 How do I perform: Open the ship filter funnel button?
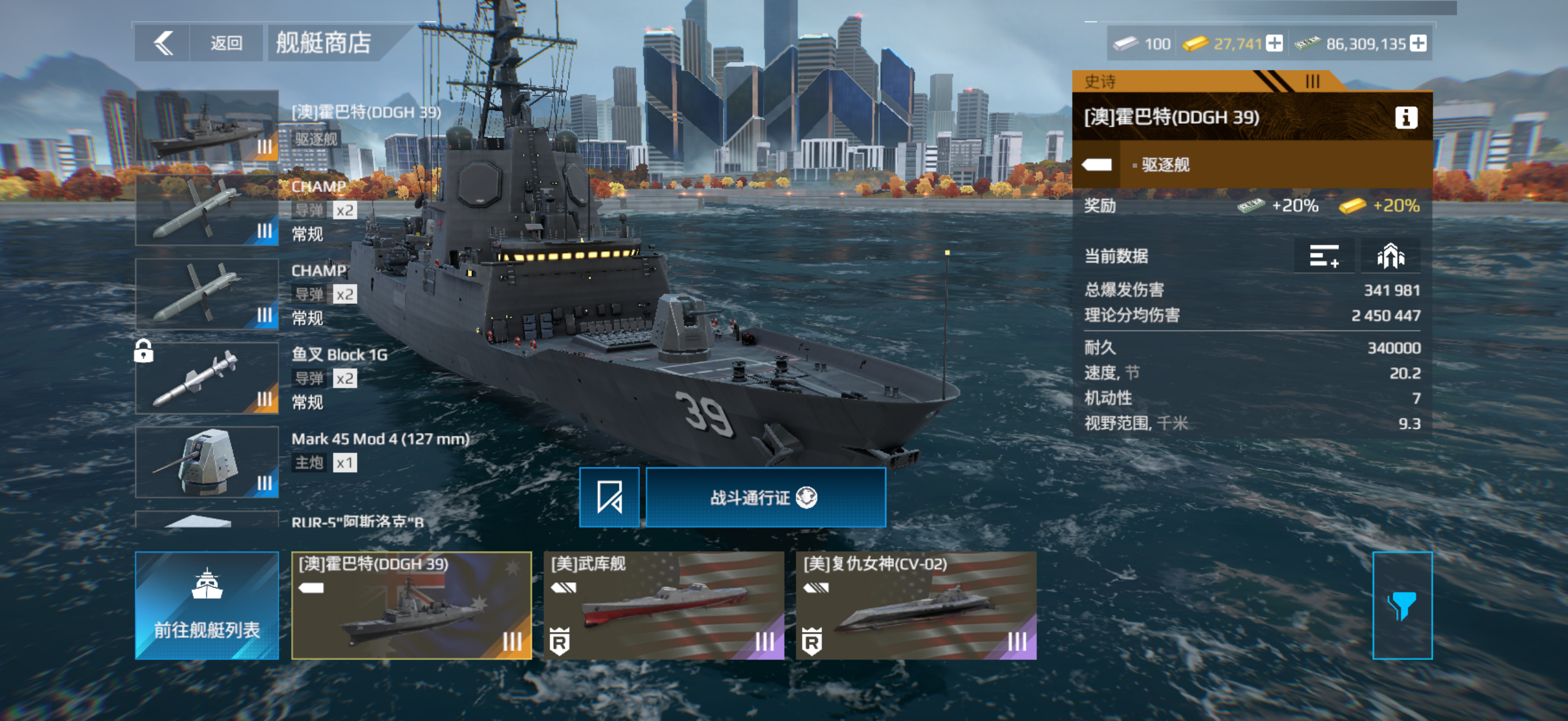tap(1402, 606)
